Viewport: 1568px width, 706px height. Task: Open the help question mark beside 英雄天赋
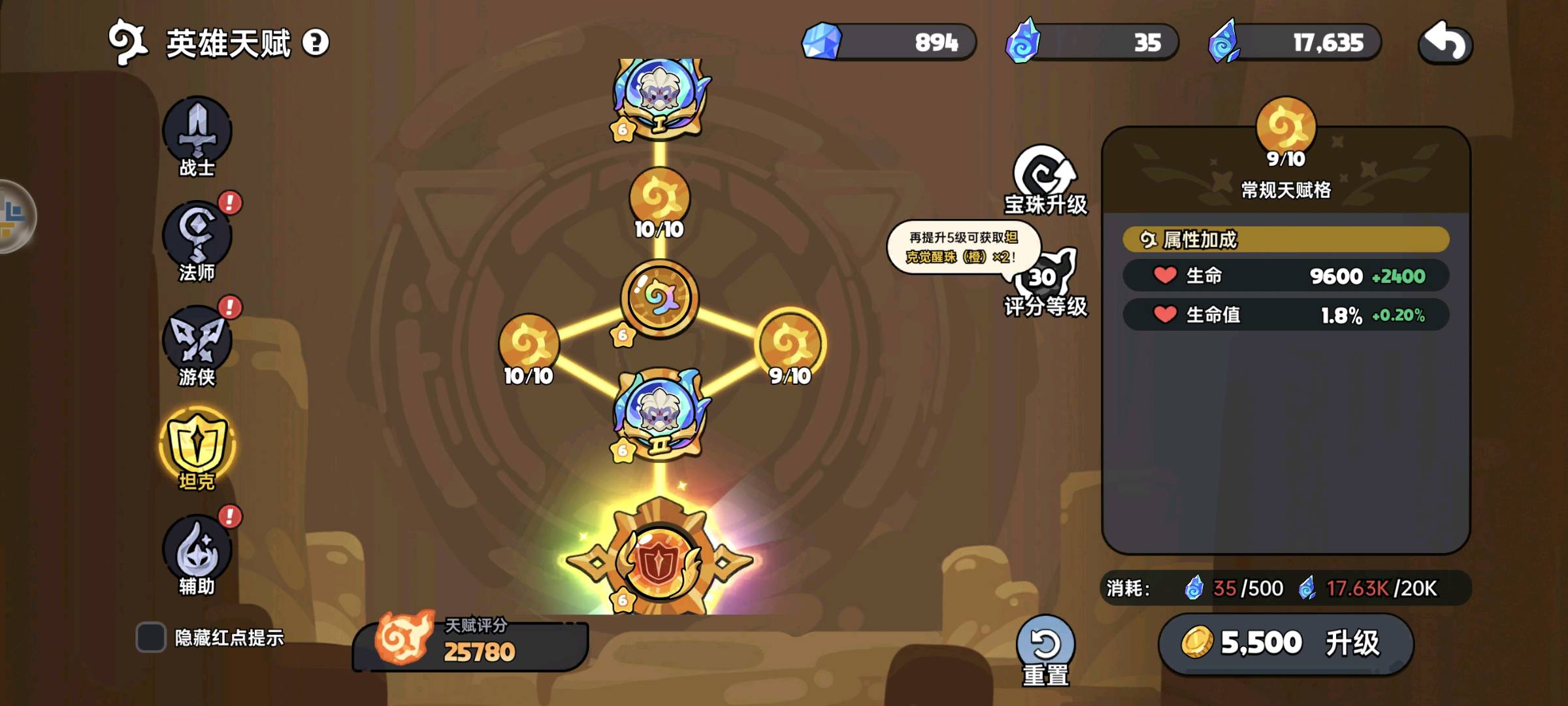pos(316,43)
